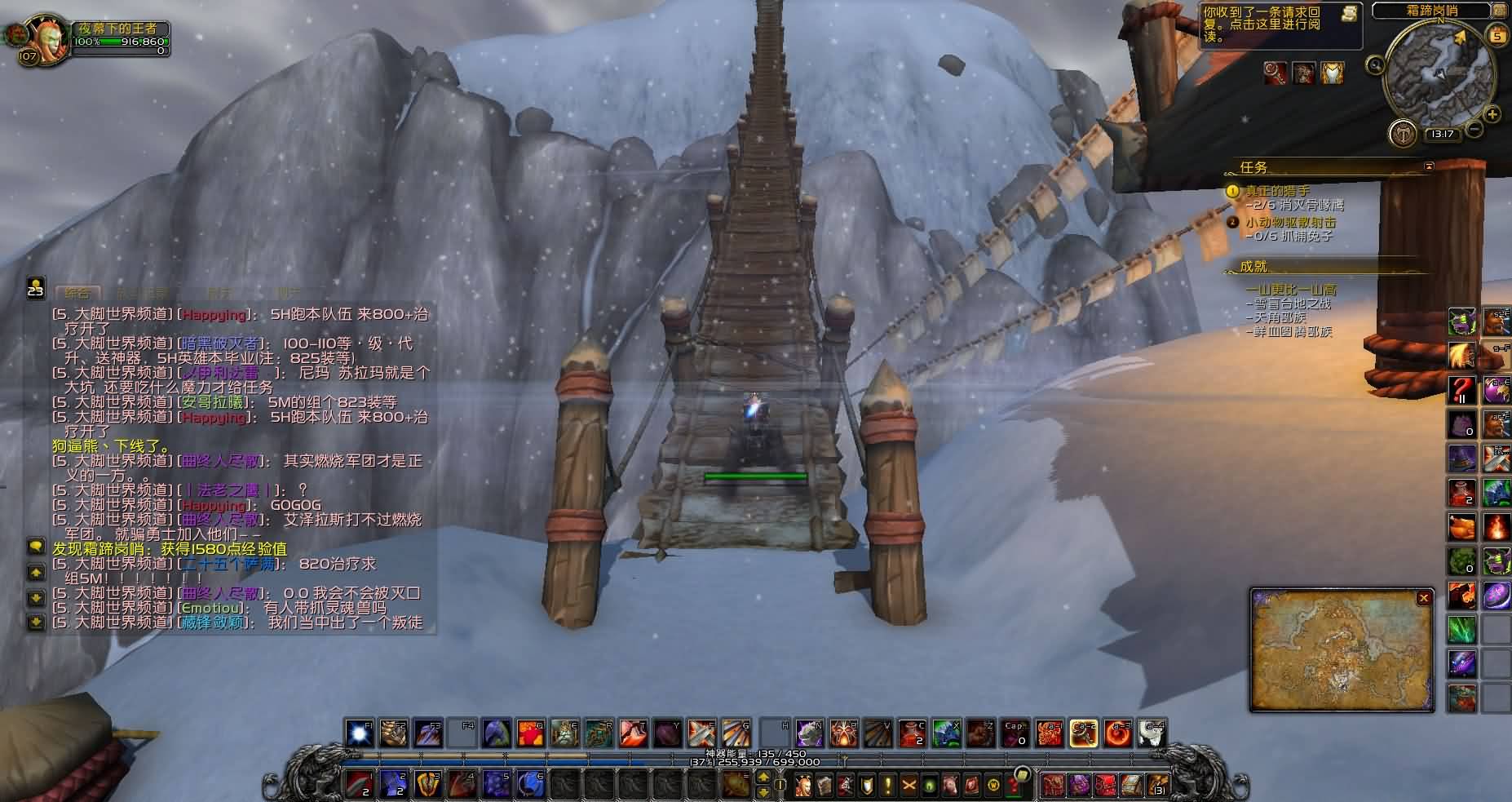Collapse the 任务 quest tracker header
1512x802 pixels.
click(x=1428, y=166)
